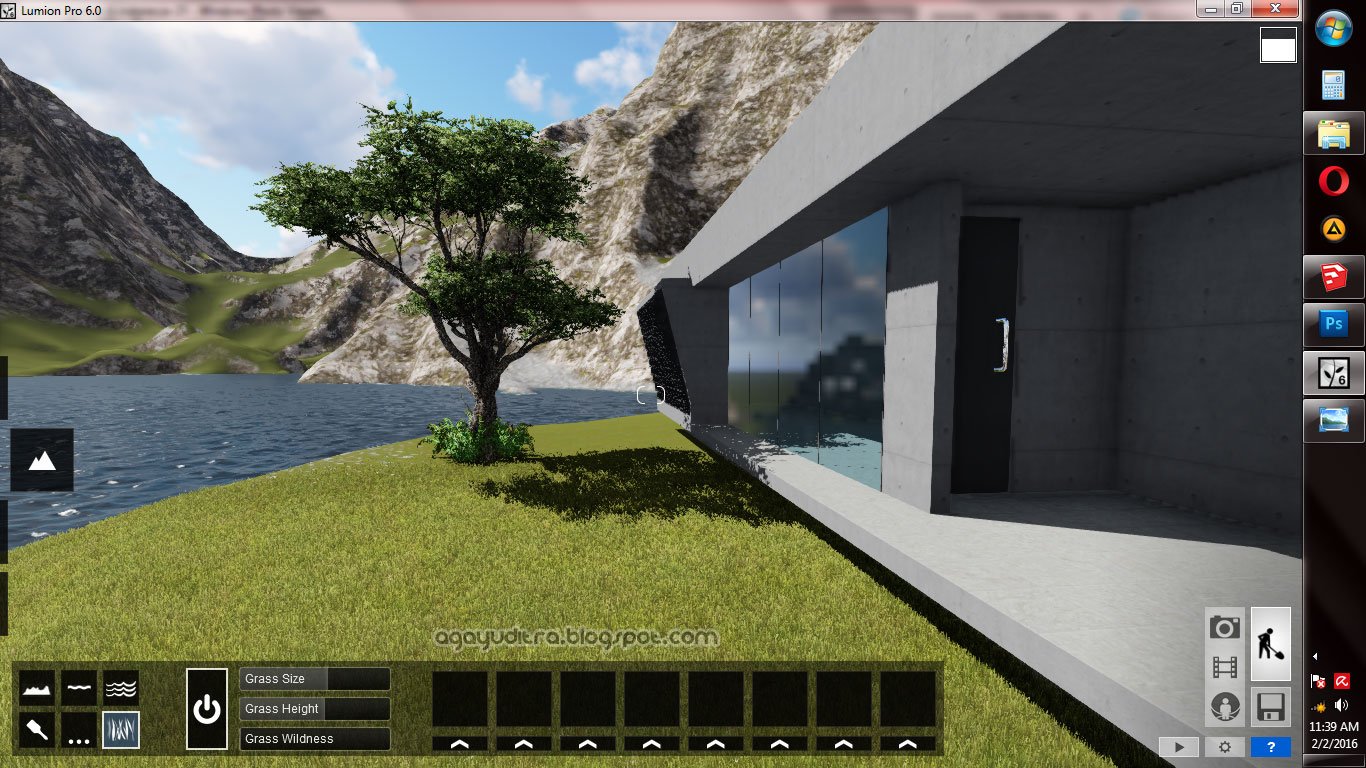This screenshot has width=1366, height=768.
Task: Choose the ocean waves tool
Action: (x=121, y=688)
